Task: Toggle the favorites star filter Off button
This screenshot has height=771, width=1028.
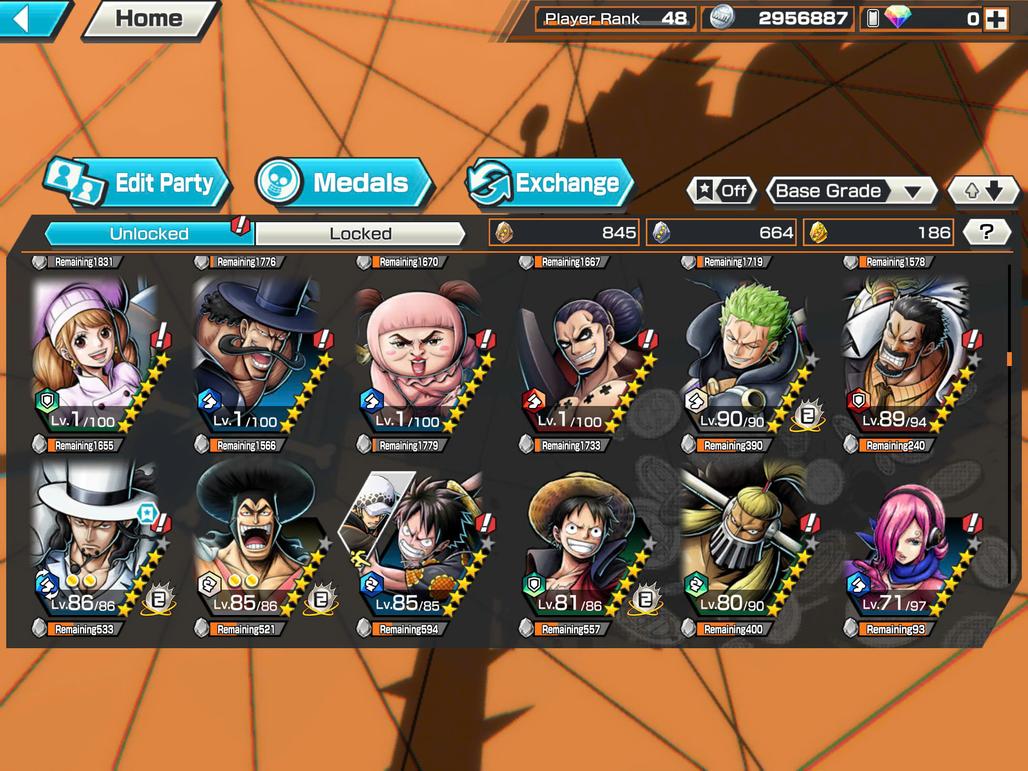Action: coord(722,191)
